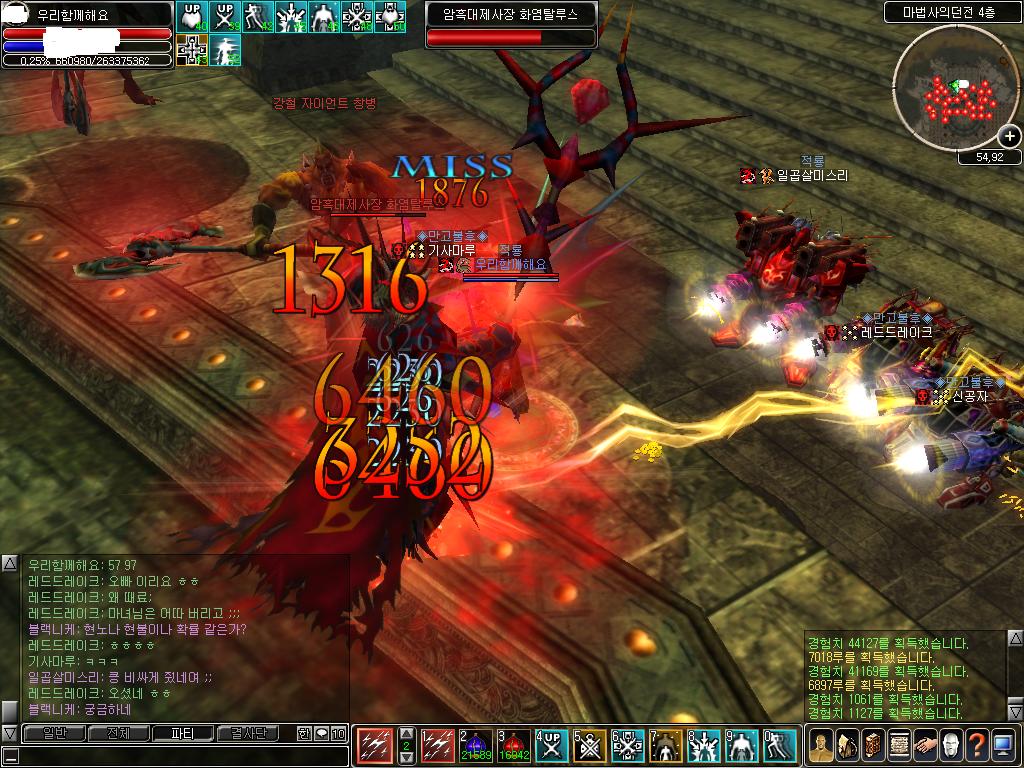Viewport: 1024px width, 768px height.
Task: Increase the hotbar page with the up arrow
Action: pos(406,733)
